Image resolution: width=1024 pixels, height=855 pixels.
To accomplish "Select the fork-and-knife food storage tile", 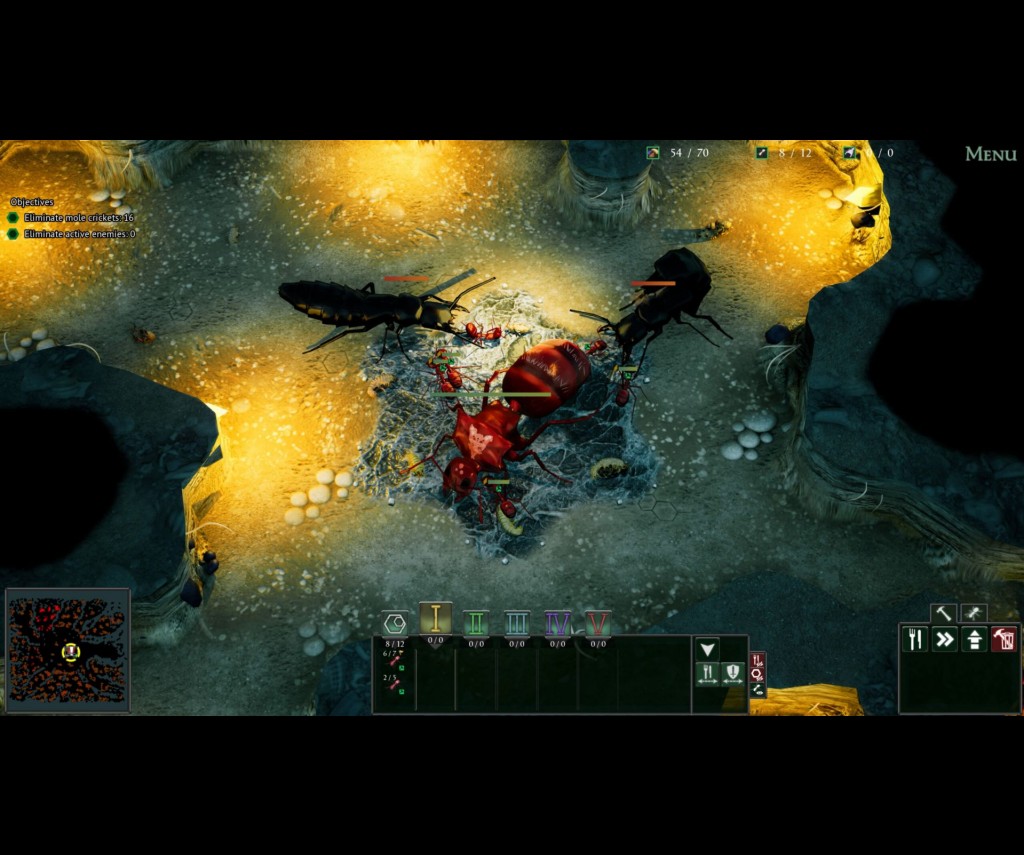I will point(915,639).
